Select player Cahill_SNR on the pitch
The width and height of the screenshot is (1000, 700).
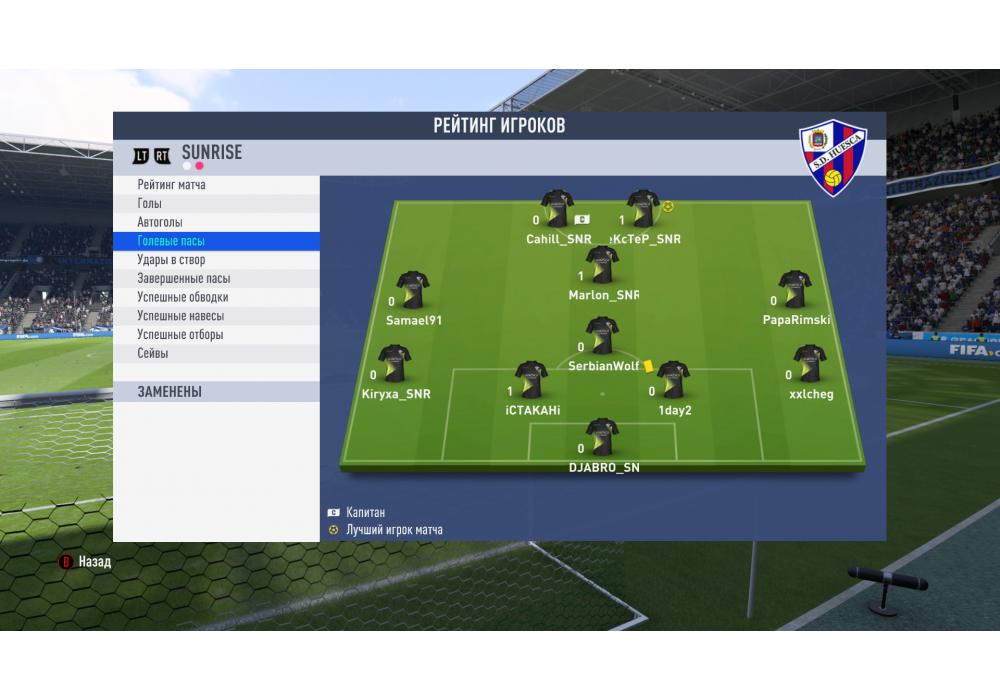pyautogui.click(x=558, y=210)
